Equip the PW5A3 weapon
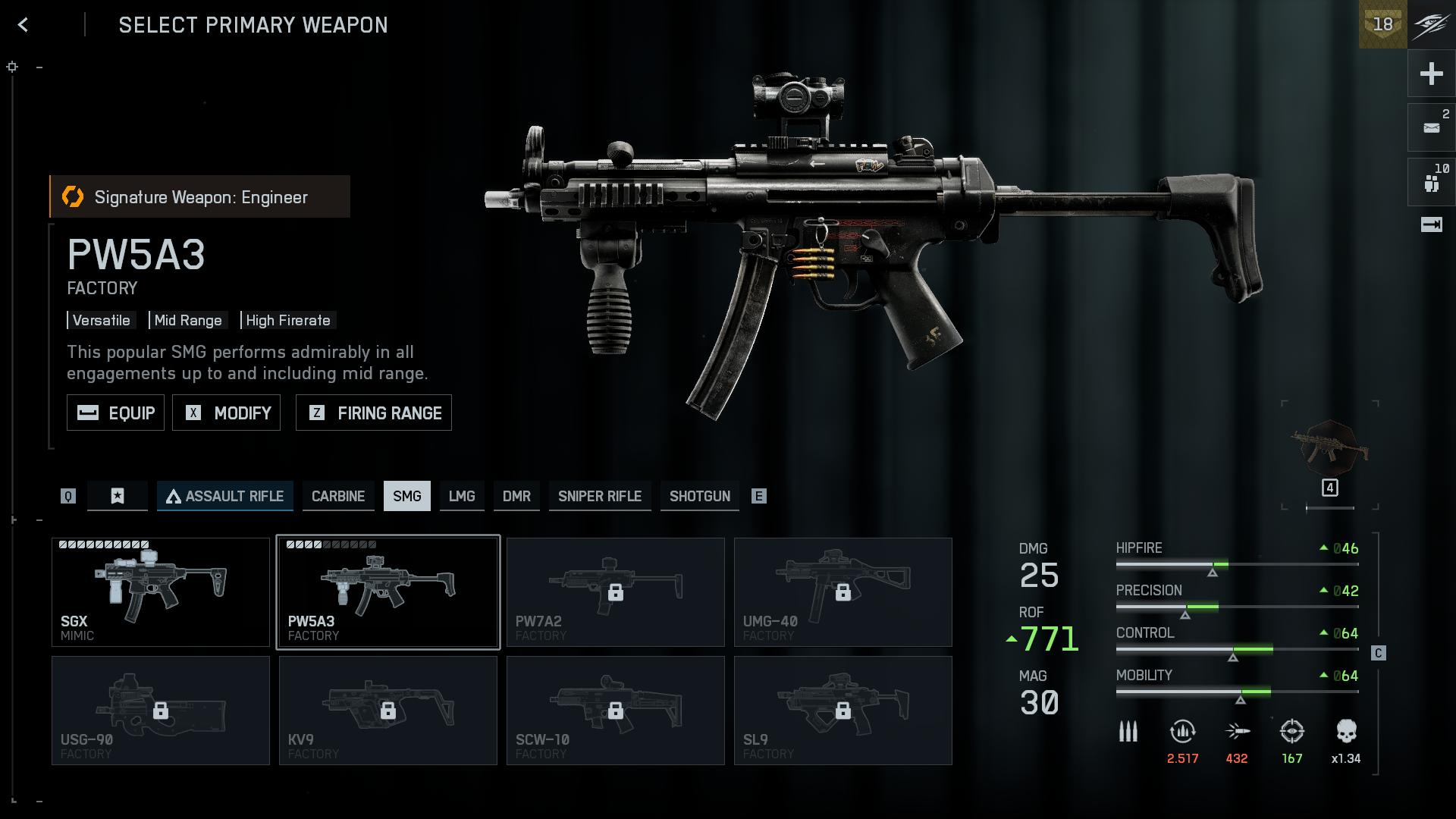The height and width of the screenshot is (819, 1456). [x=115, y=413]
